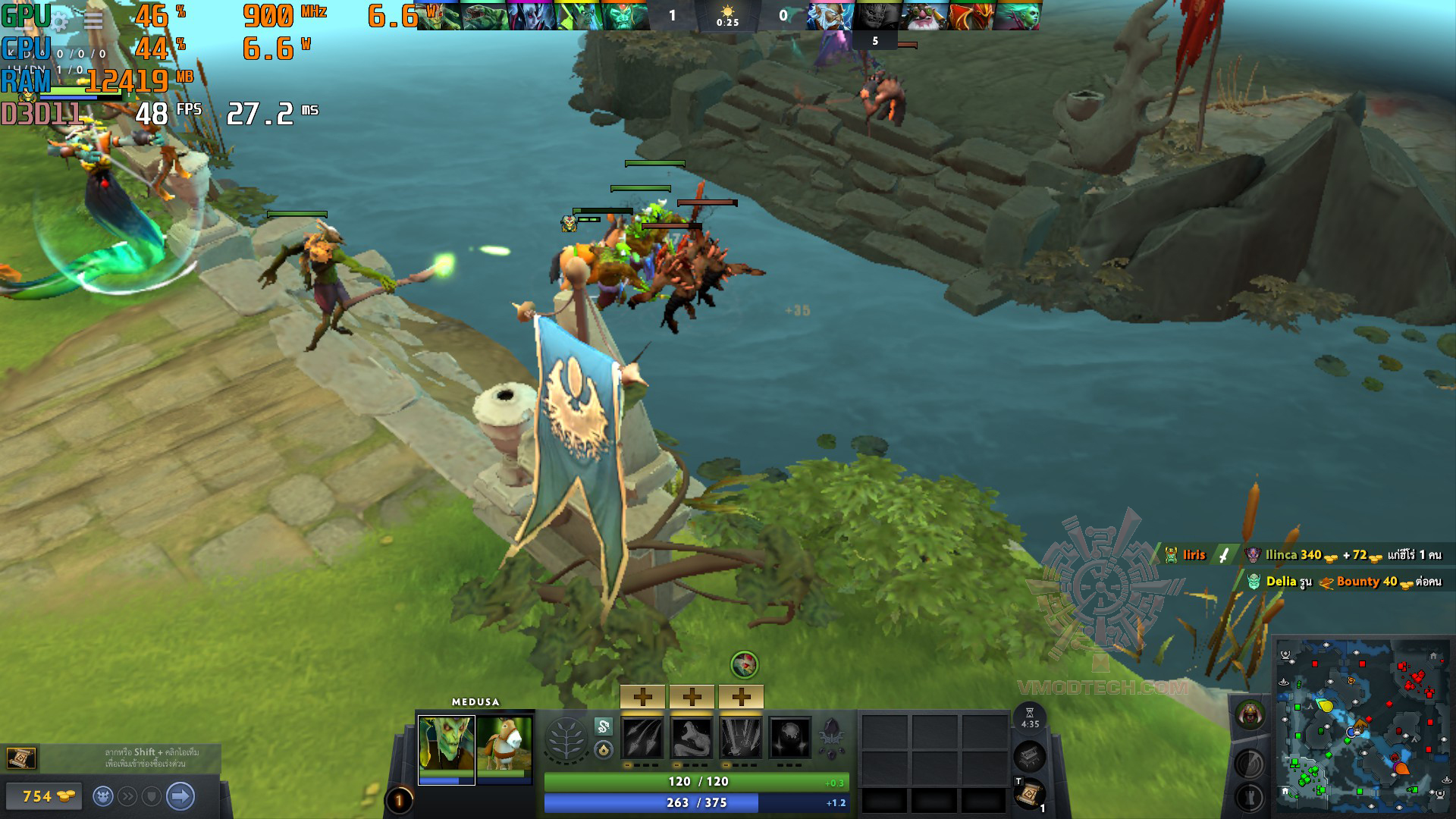The image size is (1456, 819).
Task: Select Zeus portrait in the top bar
Action: coord(829,15)
